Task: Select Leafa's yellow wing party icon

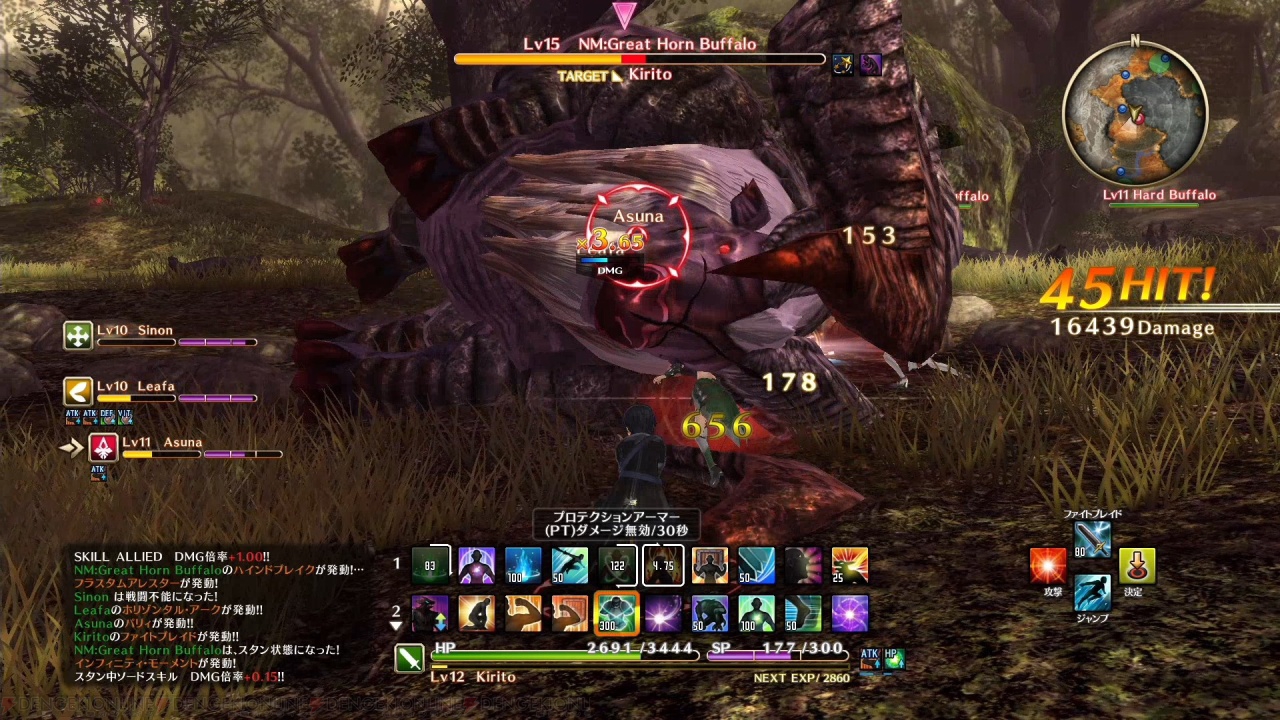Action: click(78, 391)
